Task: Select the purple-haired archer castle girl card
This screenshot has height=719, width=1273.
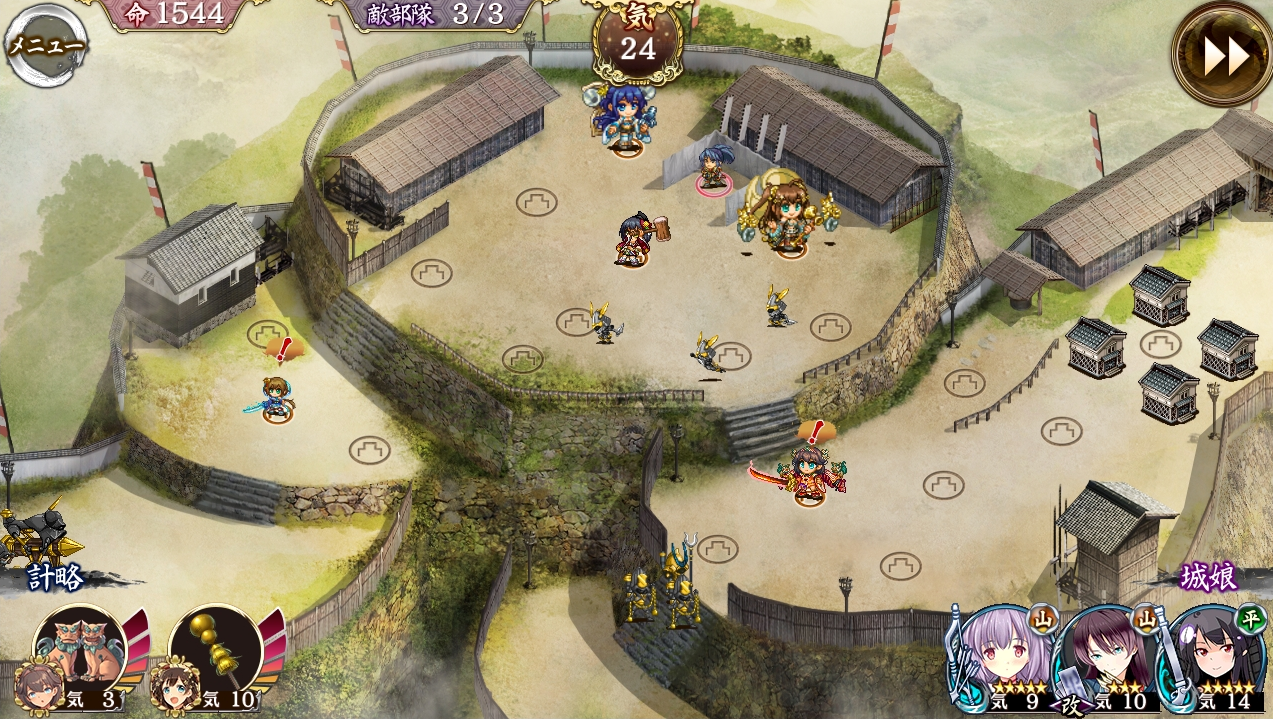Action: [1003, 658]
